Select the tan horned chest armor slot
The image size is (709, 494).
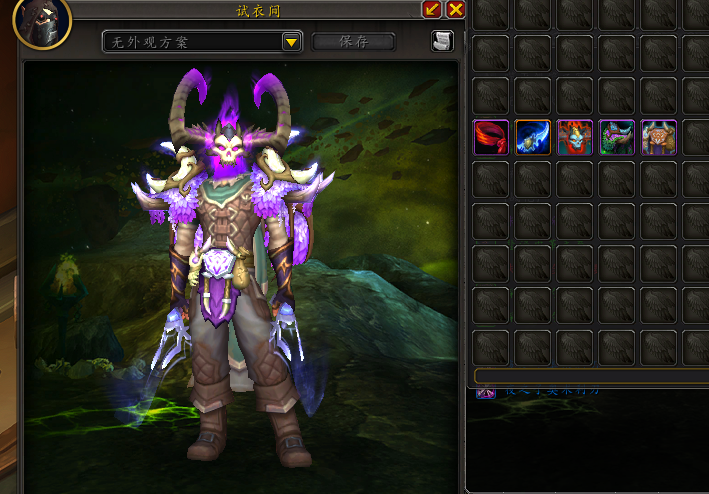point(659,137)
